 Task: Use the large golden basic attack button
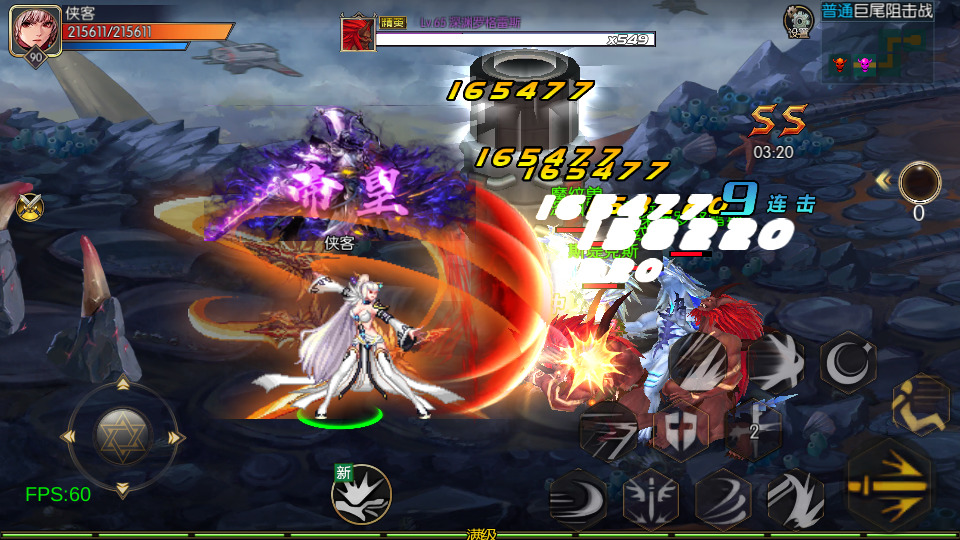point(888,484)
